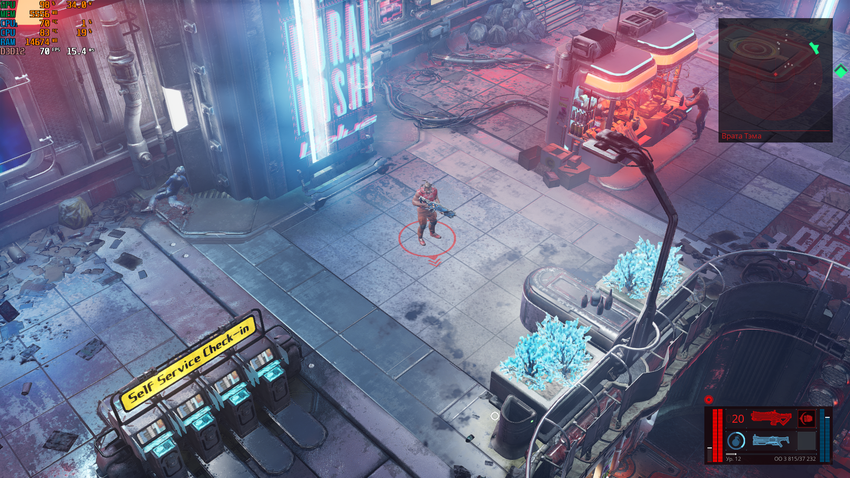Click the green marker on minimap edge
This screenshot has width=850, height=478.
[x=815, y=45]
